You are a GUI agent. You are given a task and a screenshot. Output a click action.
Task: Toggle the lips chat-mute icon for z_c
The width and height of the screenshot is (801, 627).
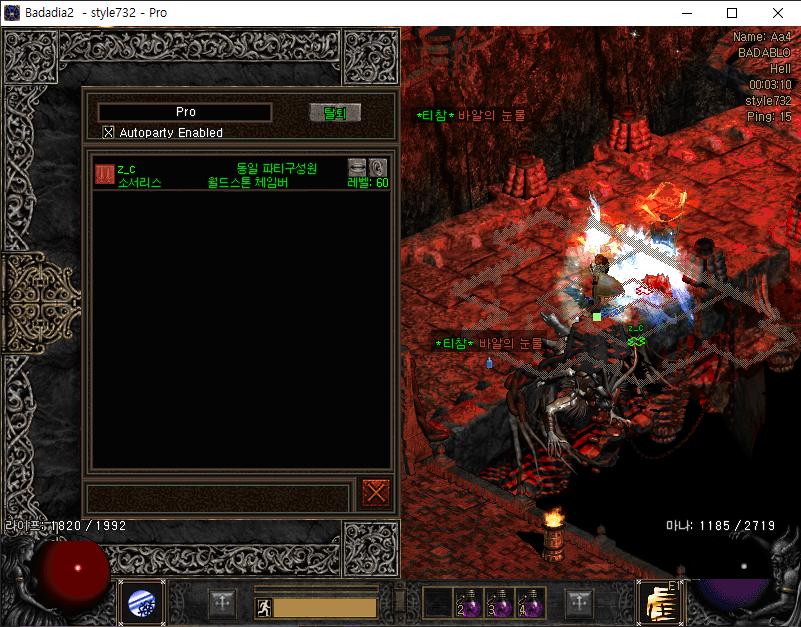click(357, 168)
